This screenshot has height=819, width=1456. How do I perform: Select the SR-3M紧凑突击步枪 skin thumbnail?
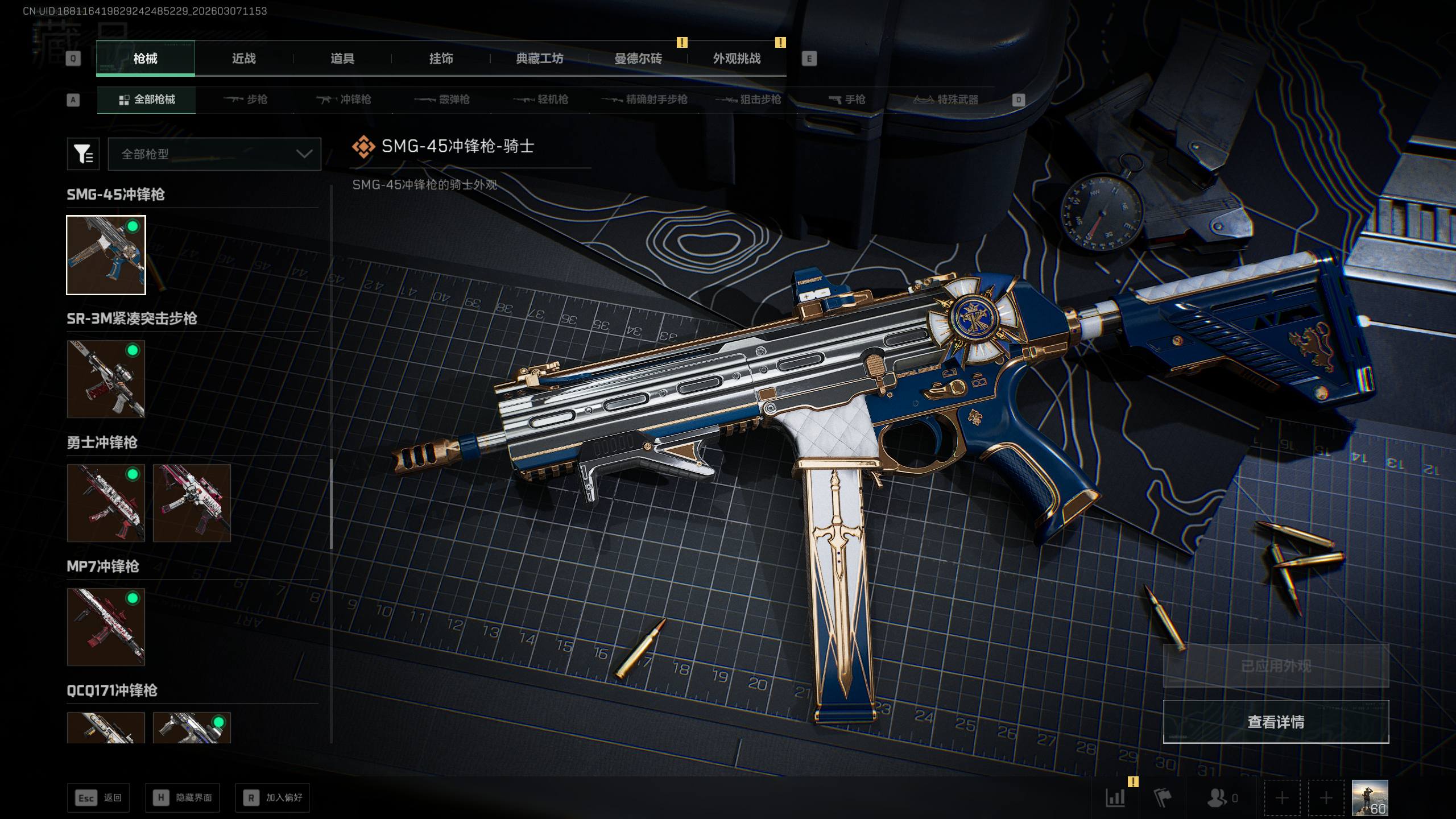(106, 379)
